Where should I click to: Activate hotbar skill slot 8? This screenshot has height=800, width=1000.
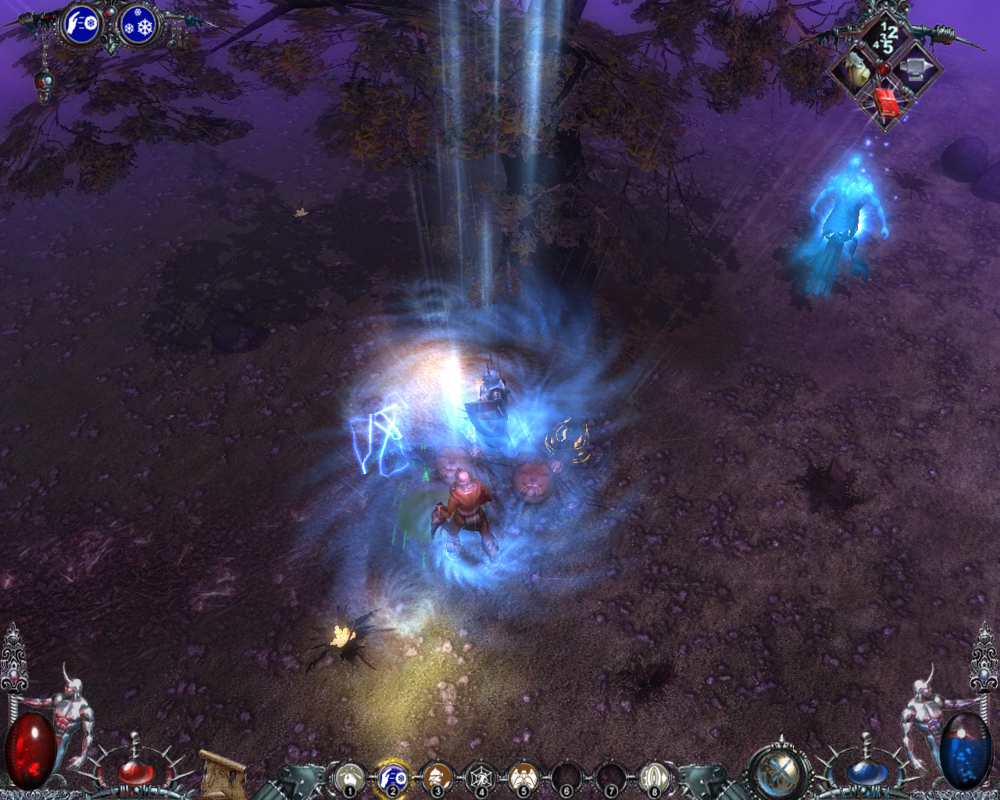(x=653, y=778)
